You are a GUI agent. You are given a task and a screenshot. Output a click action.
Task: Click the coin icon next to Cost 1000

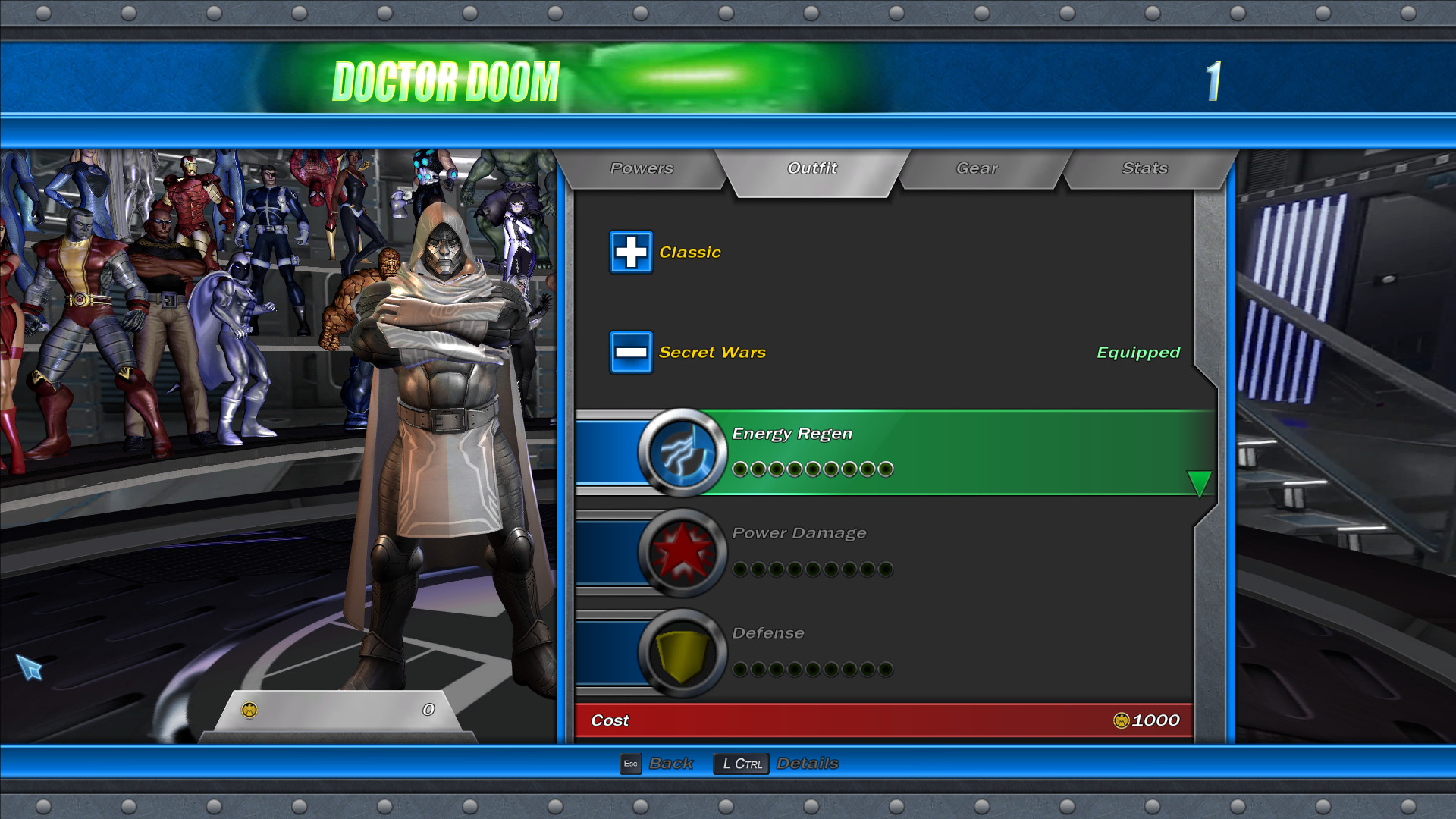[x=1120, y=720]
